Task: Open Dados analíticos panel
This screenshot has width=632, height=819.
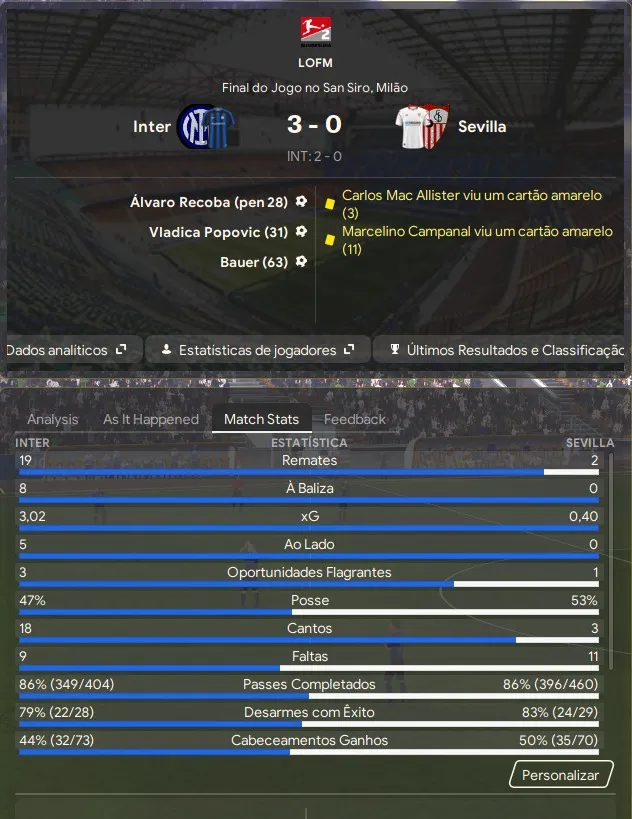Action: (66, 350)
